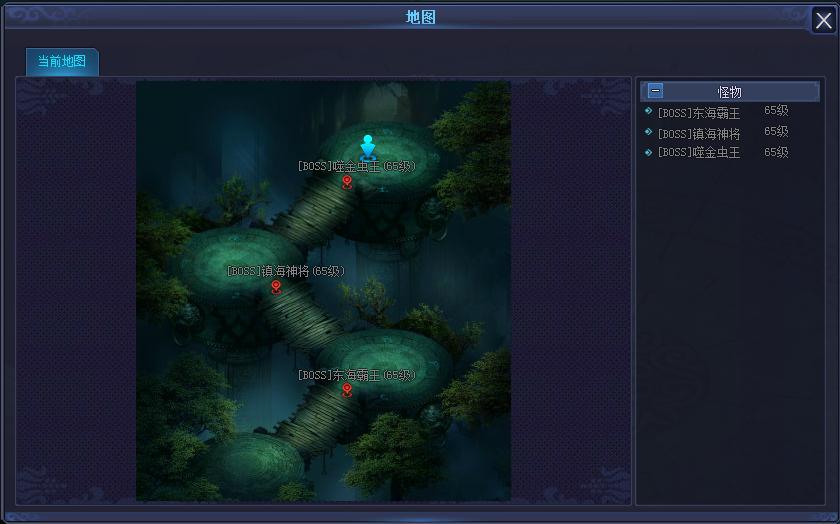This screenshot has width=840, height=524.
Task: Select 噬金虫王 in the monster list
Action: point(698,153)
